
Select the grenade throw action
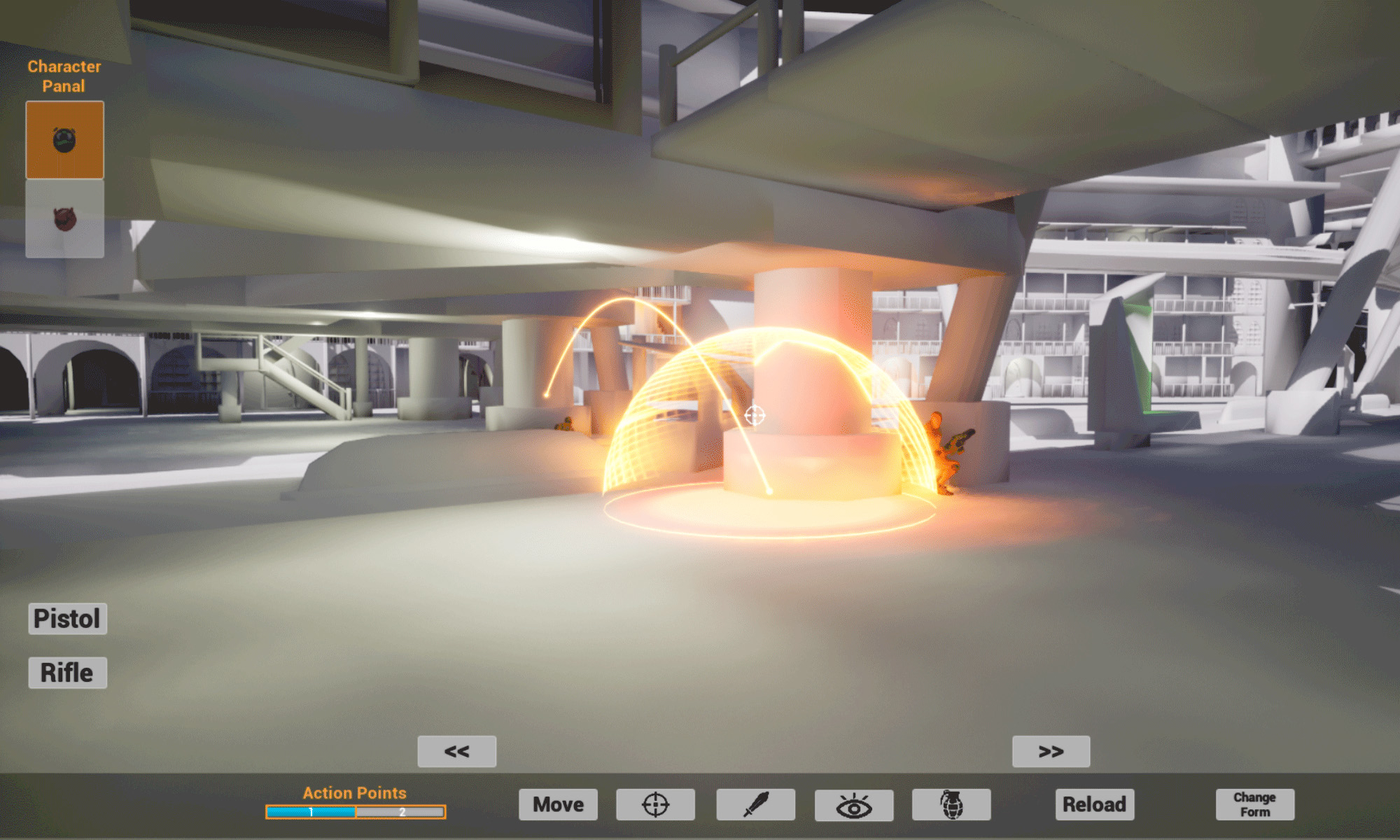[951, 804]
